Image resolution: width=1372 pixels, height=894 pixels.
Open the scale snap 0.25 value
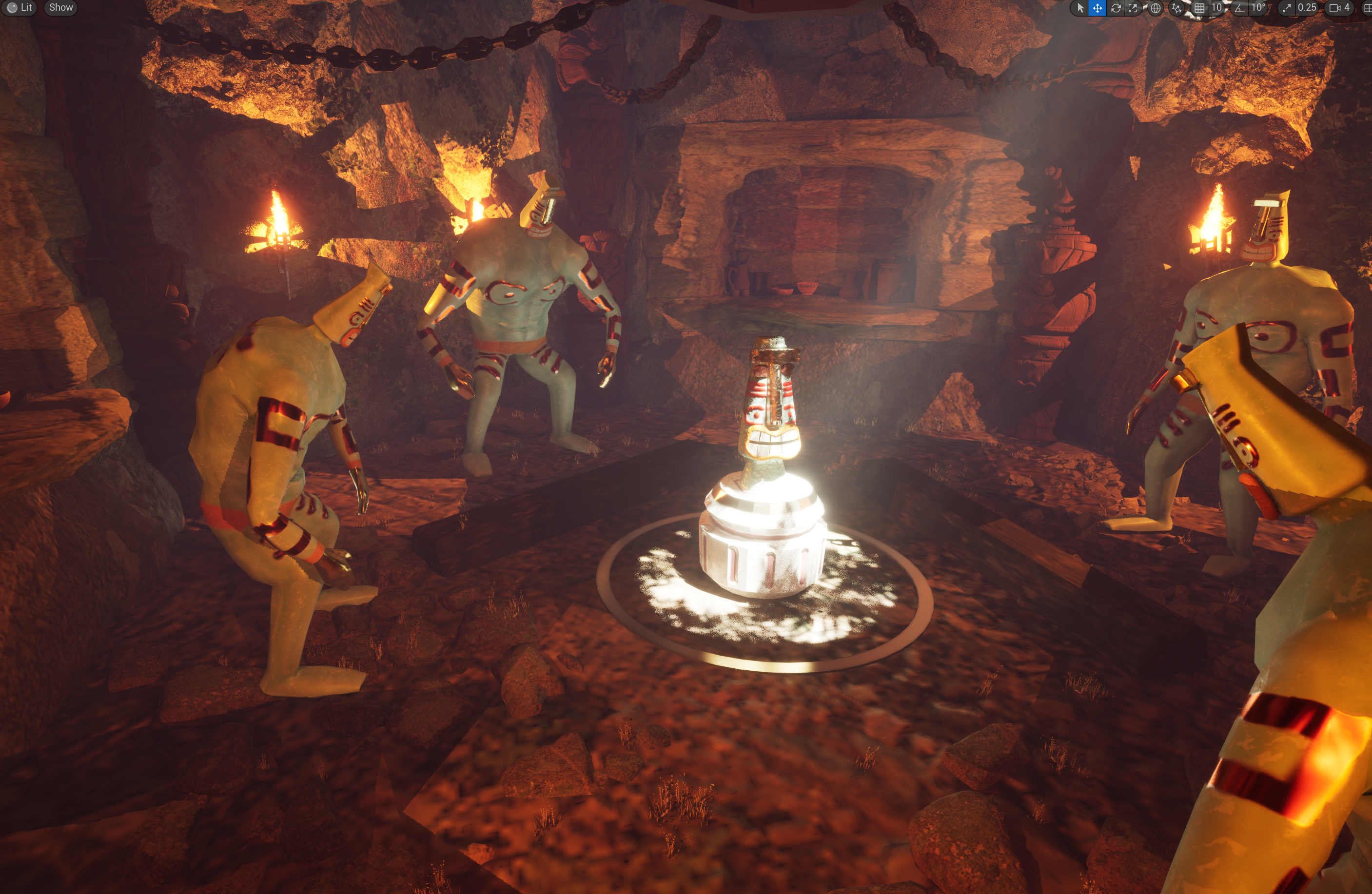[x=1307, y=8]
